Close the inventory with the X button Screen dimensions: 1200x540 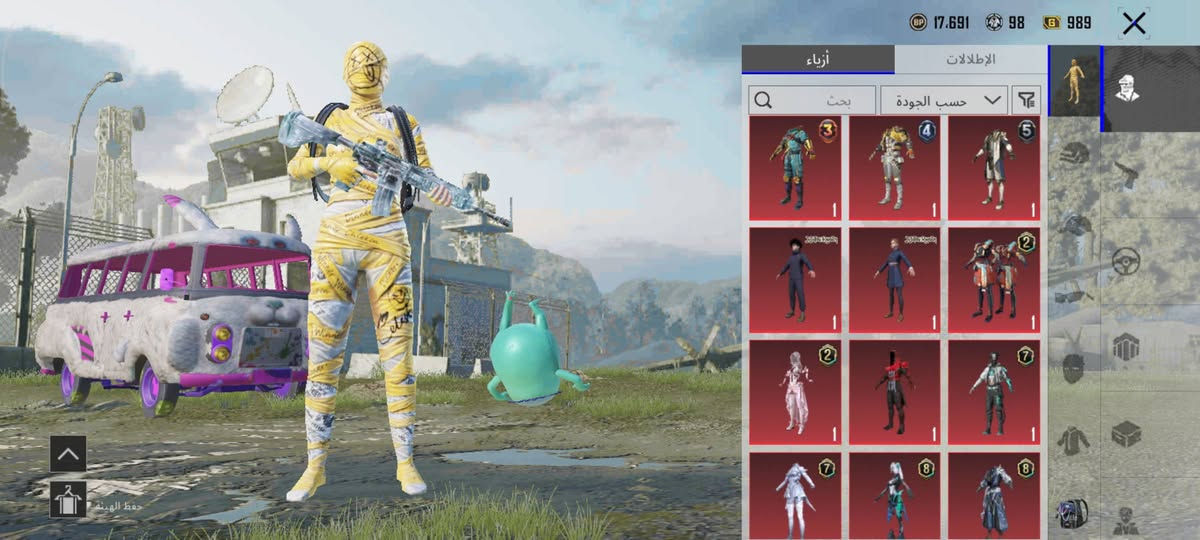pos(1134,24)
